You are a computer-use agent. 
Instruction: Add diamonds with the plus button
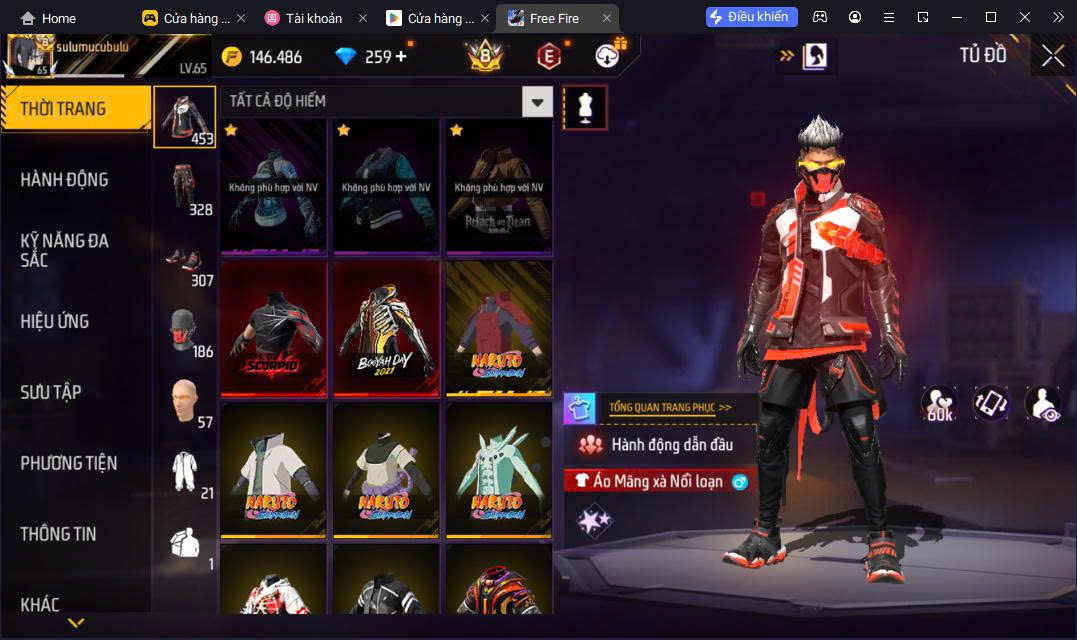tap(402, 56)
